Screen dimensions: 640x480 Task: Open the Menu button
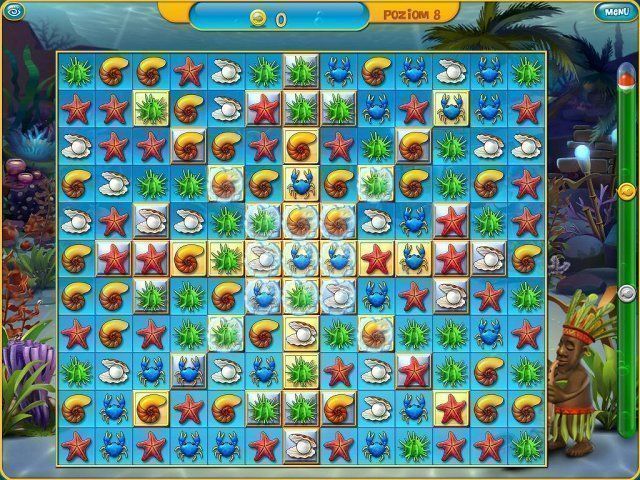[x=617, y=11]
